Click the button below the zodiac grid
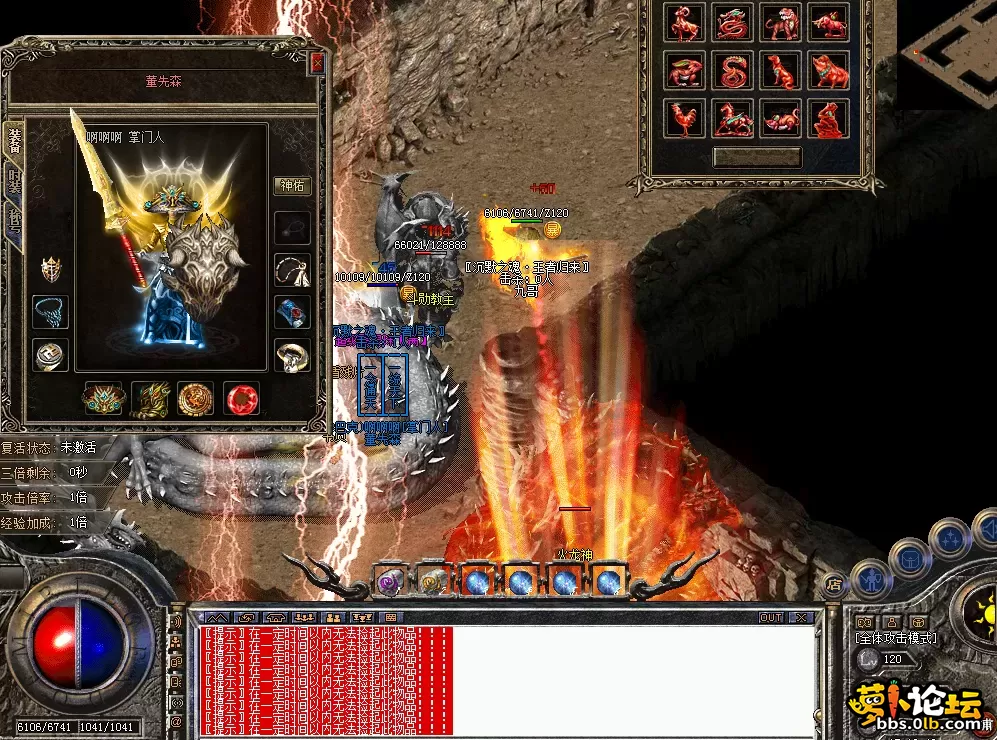Image resolution: width=997 pixels, height=740 pixels. [757, 158]
